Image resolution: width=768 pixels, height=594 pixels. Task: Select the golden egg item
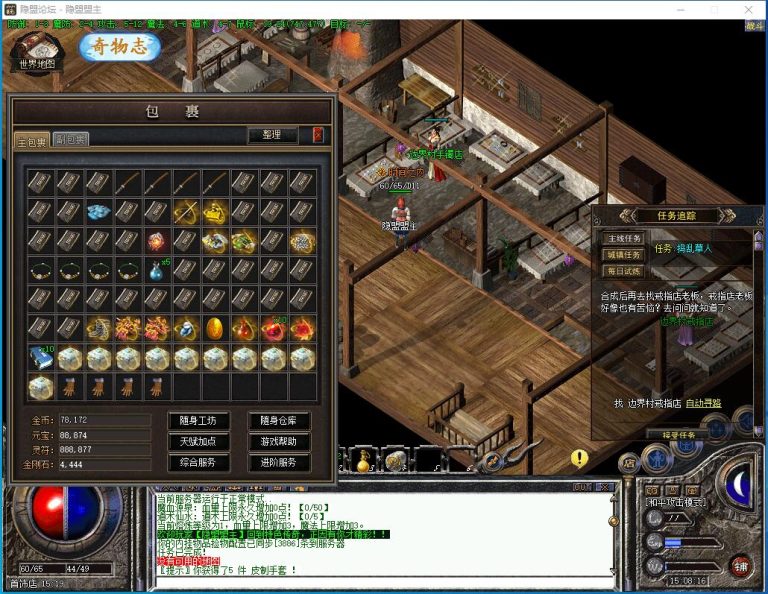(214, 328)
